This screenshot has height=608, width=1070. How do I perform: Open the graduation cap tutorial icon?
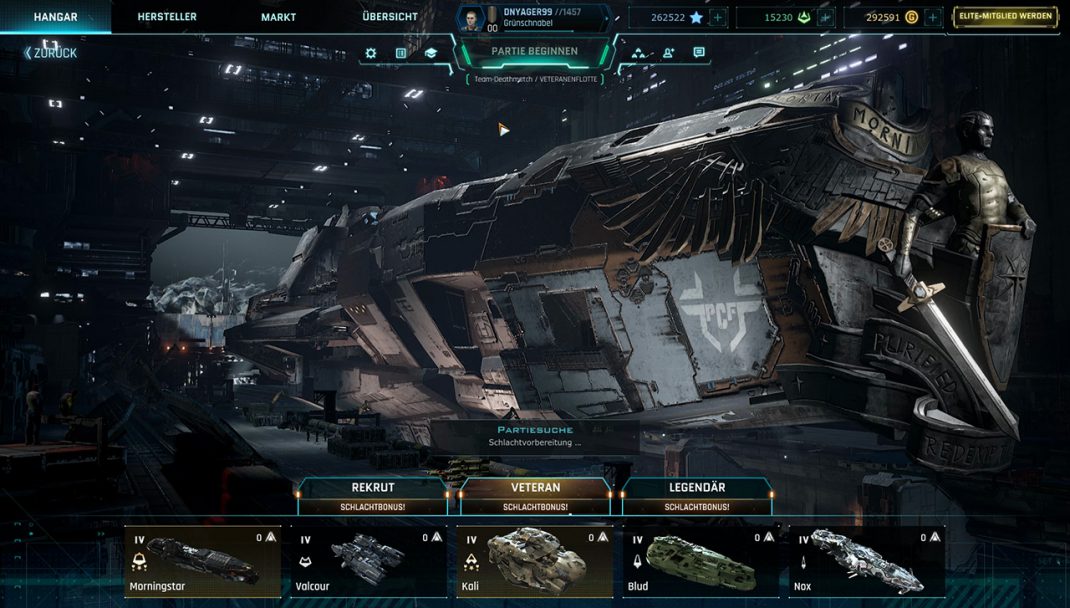point(430,53)
